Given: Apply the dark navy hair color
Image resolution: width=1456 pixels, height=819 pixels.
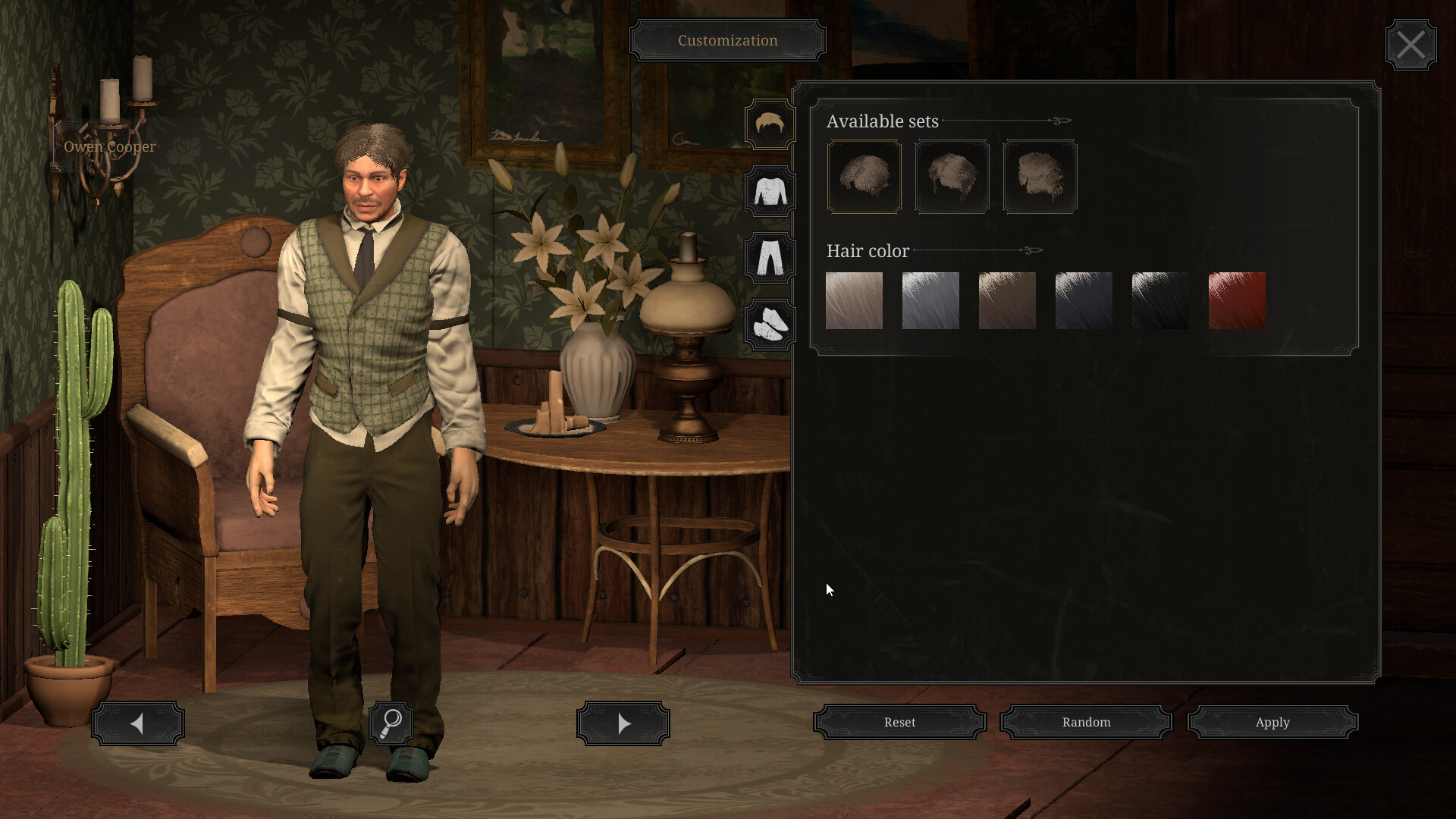Looking at the screenshot, I should click(x=1084, y=300).
